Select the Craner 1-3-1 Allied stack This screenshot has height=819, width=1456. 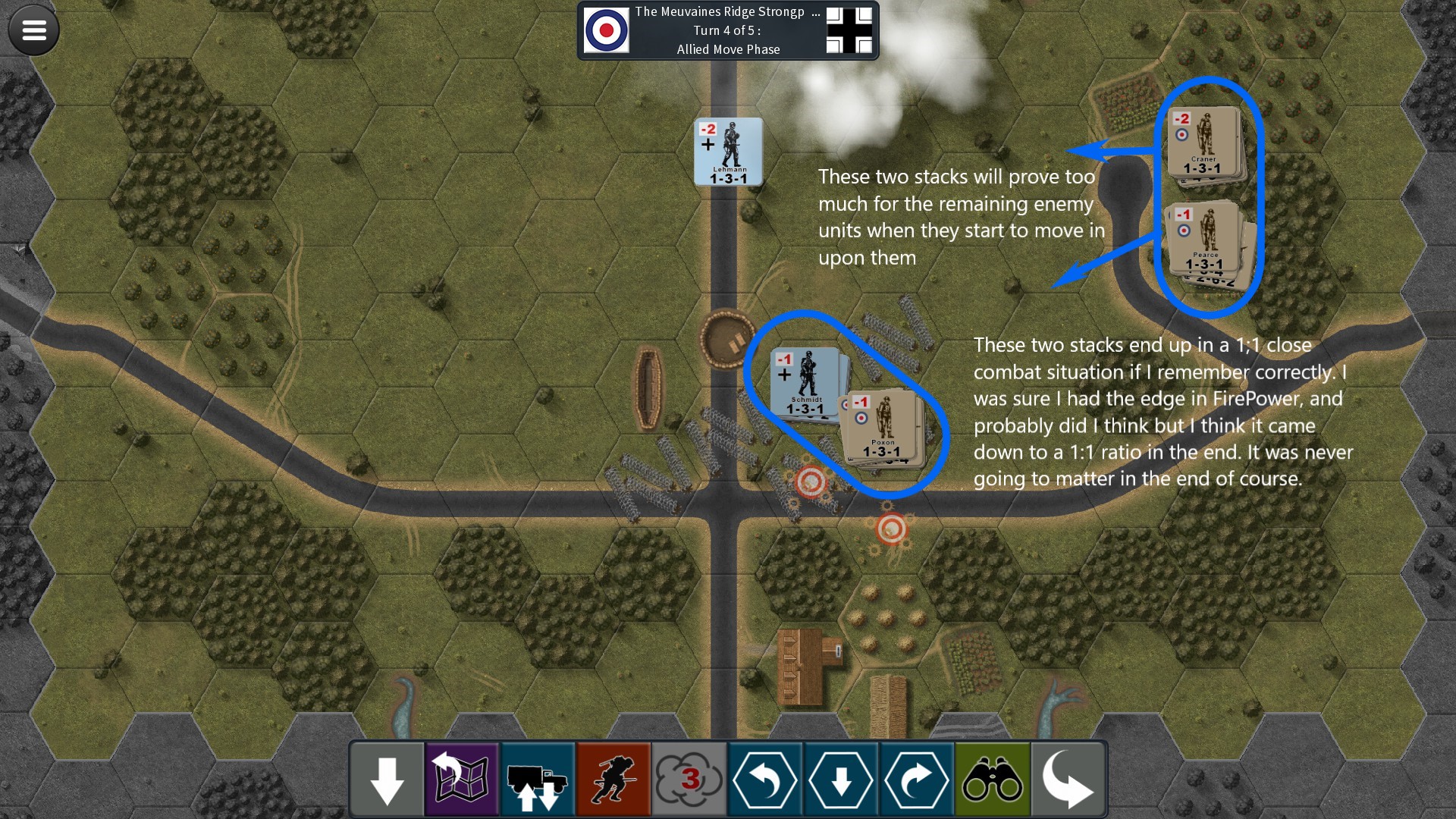pyautogui.click(x=1203, y=142)
